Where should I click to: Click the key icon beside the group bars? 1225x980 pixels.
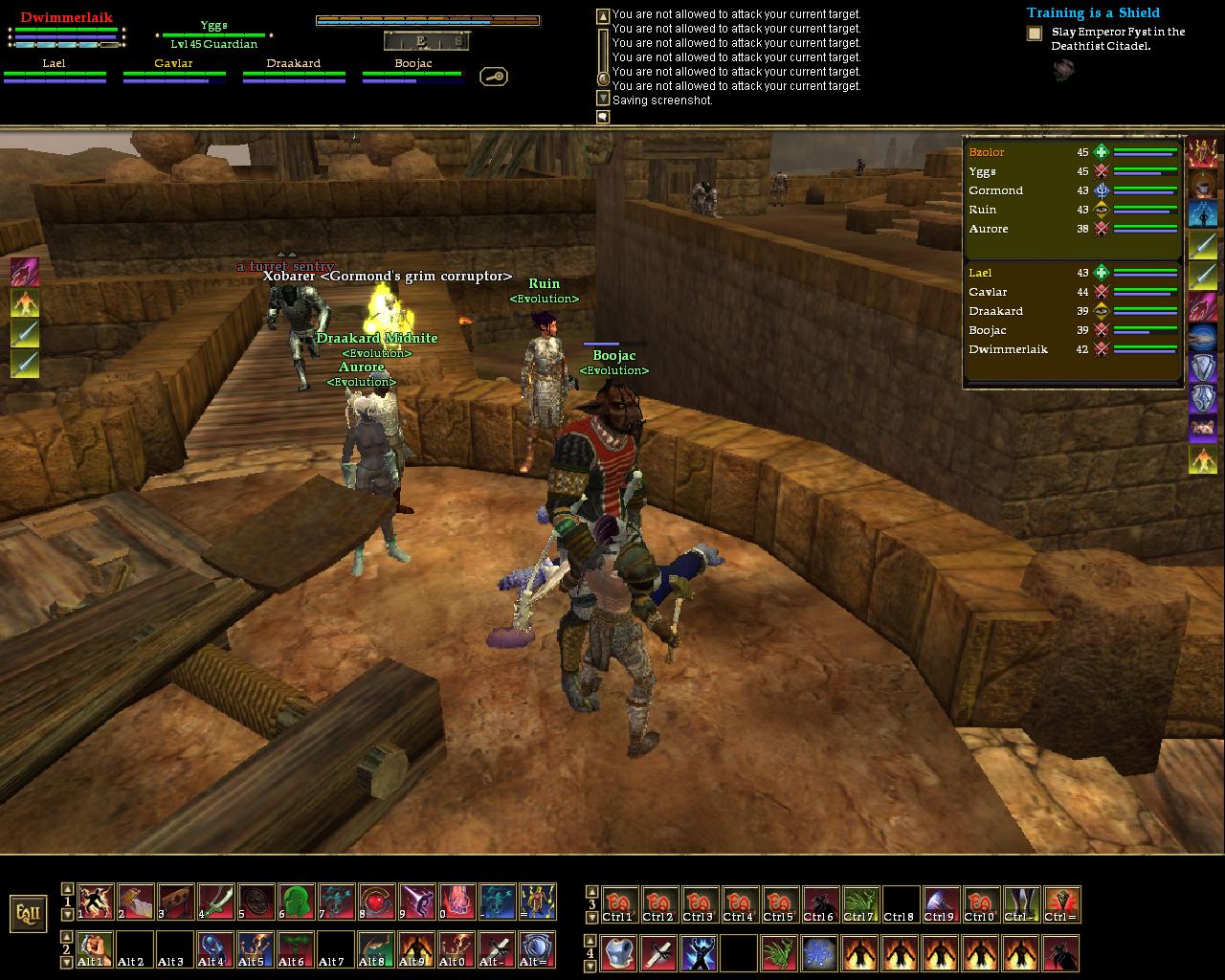pos(494,77)
